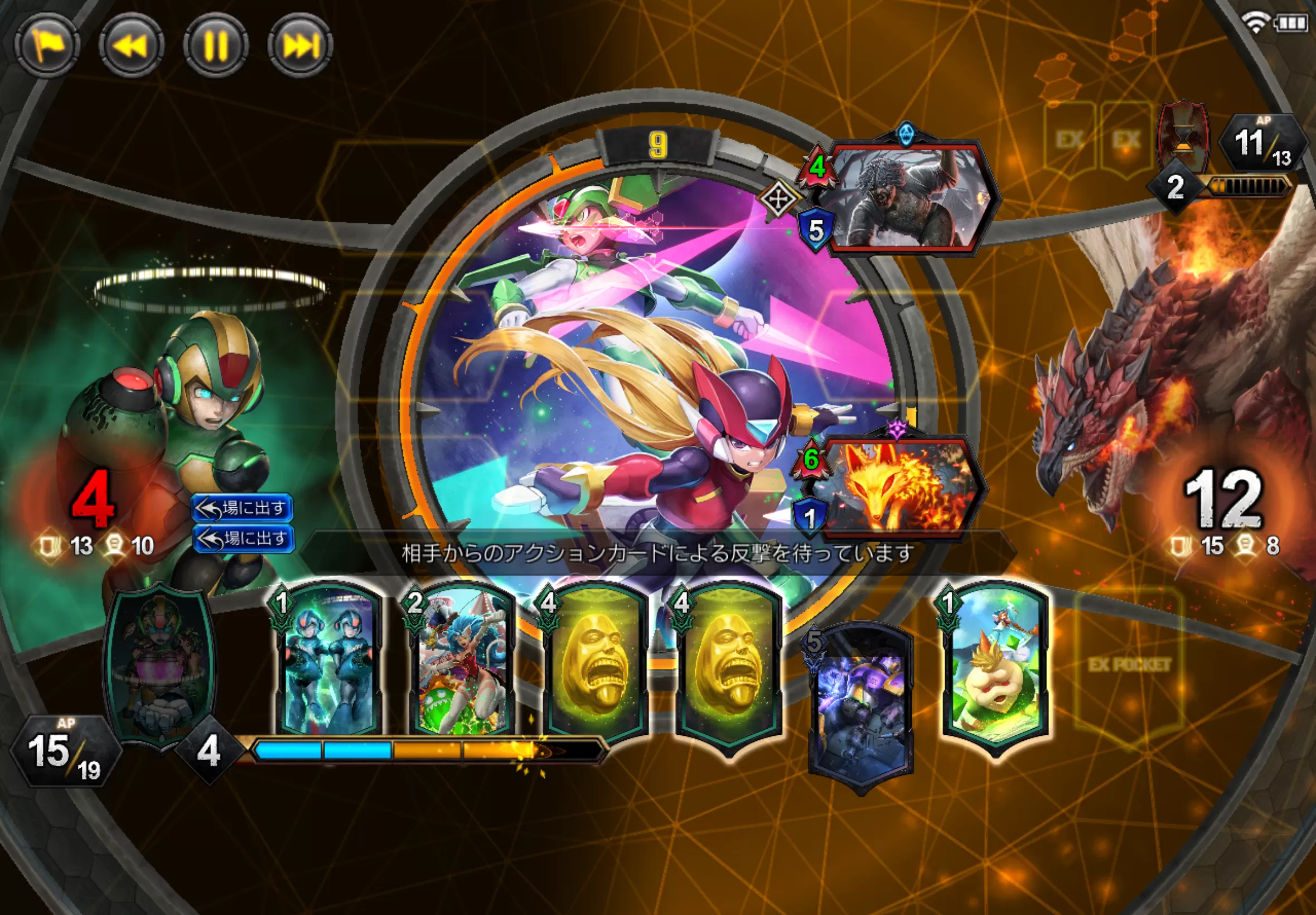Rewind the battle replay
The image size is (1316, 915).
click(x=131, y=45)
